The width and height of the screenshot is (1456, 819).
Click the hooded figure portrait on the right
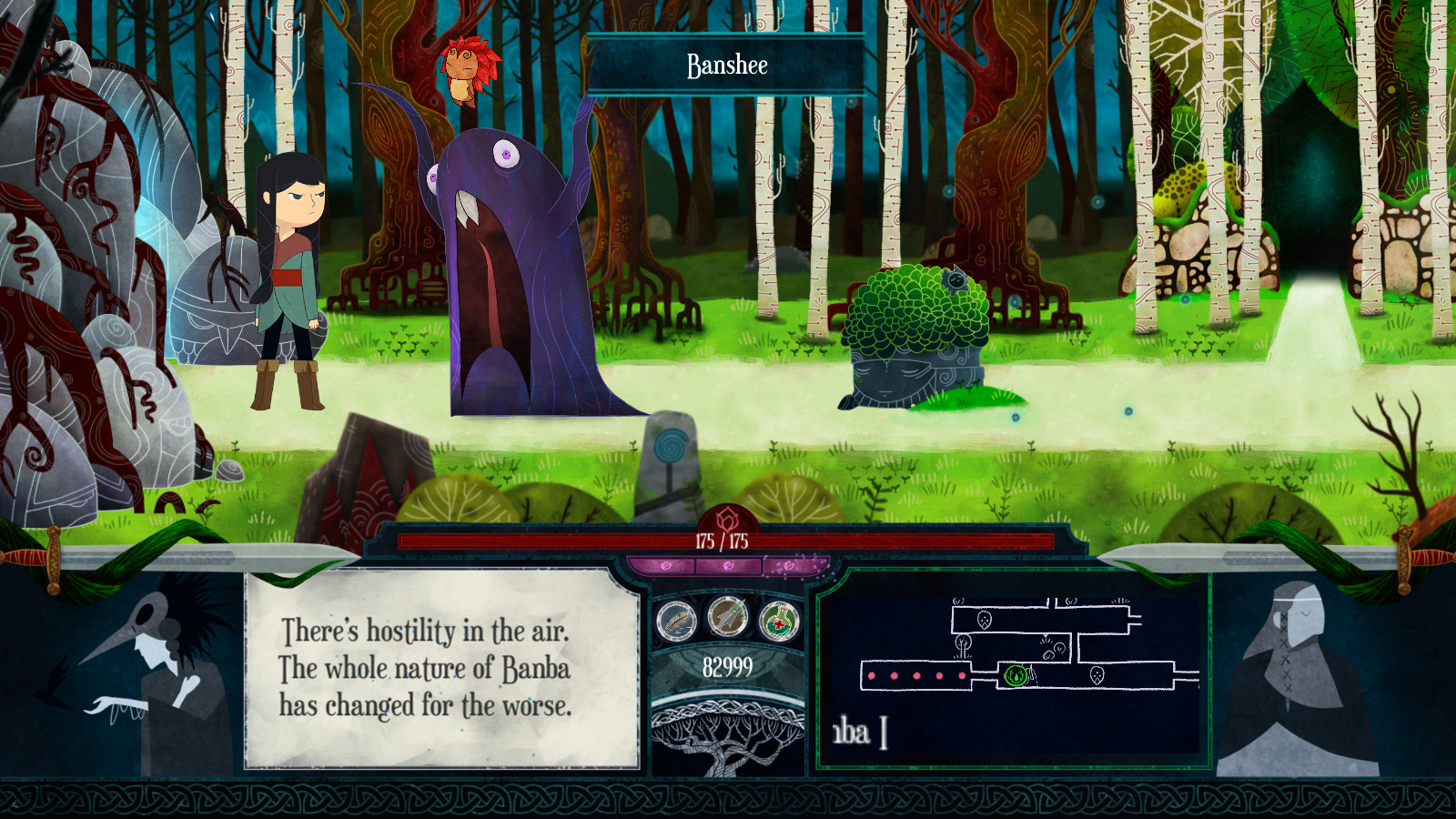[1301, 673]
